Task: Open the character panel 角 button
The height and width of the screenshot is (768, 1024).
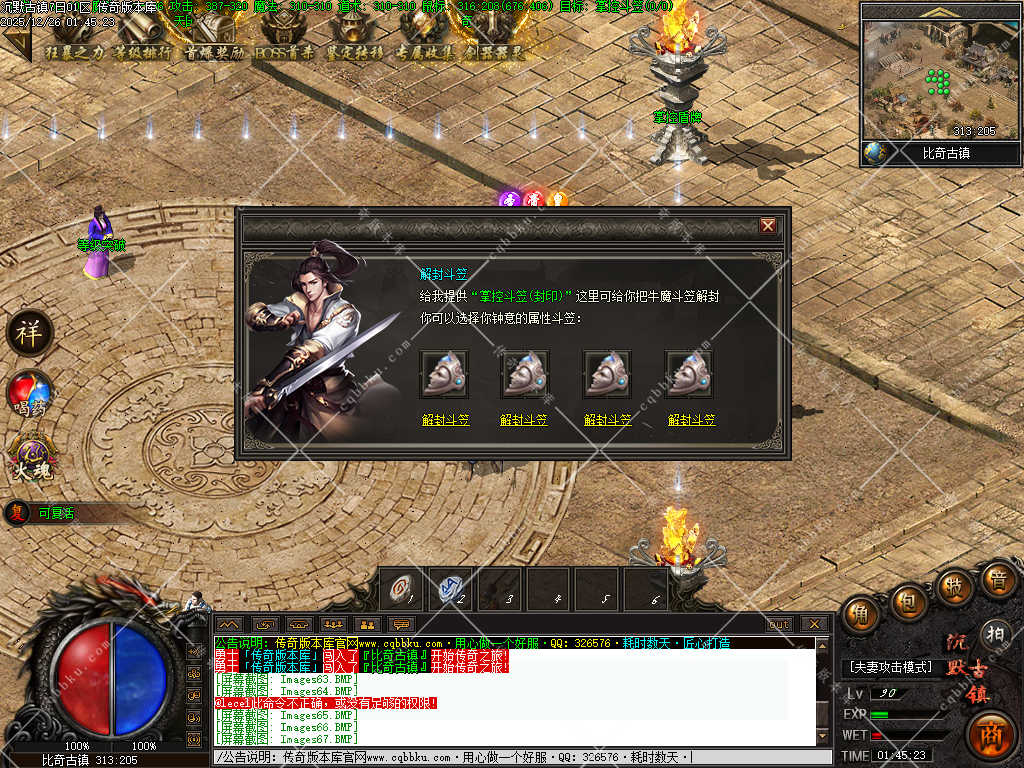Action: (x=861, y=615)
